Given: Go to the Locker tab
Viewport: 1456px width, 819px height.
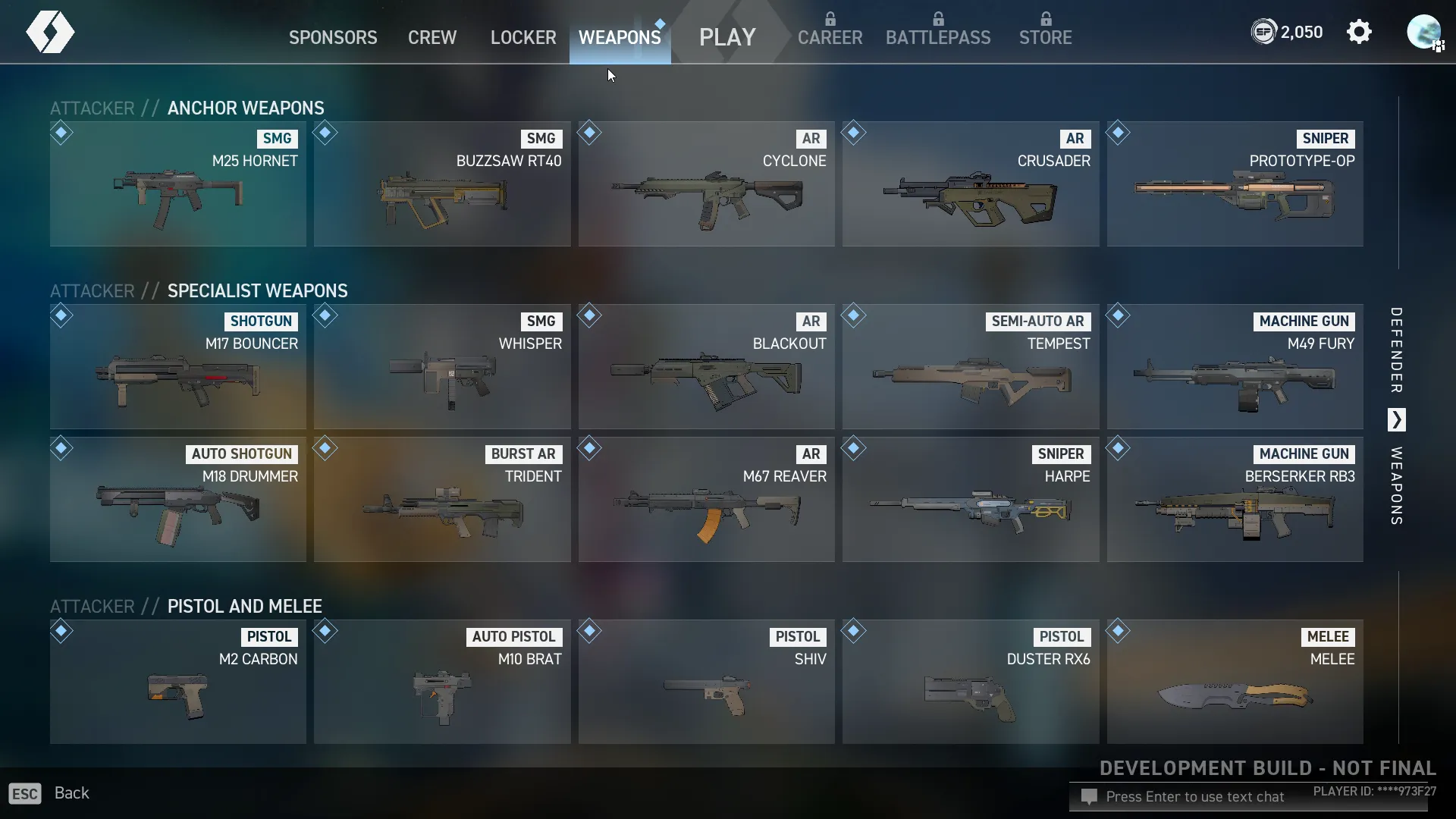Looking at the screenshot, I should point(523,37).
